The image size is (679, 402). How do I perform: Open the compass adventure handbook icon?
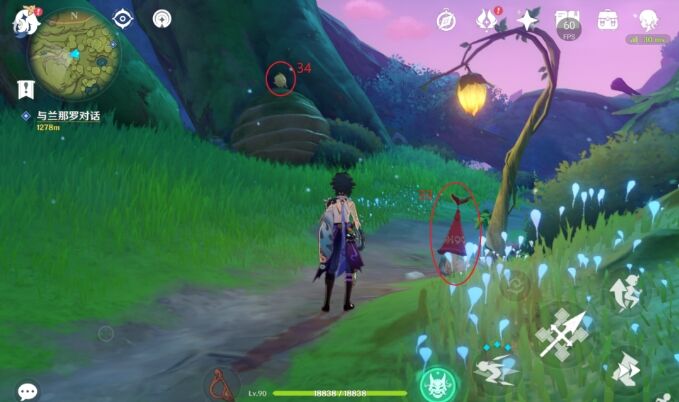tap(447, 19)
